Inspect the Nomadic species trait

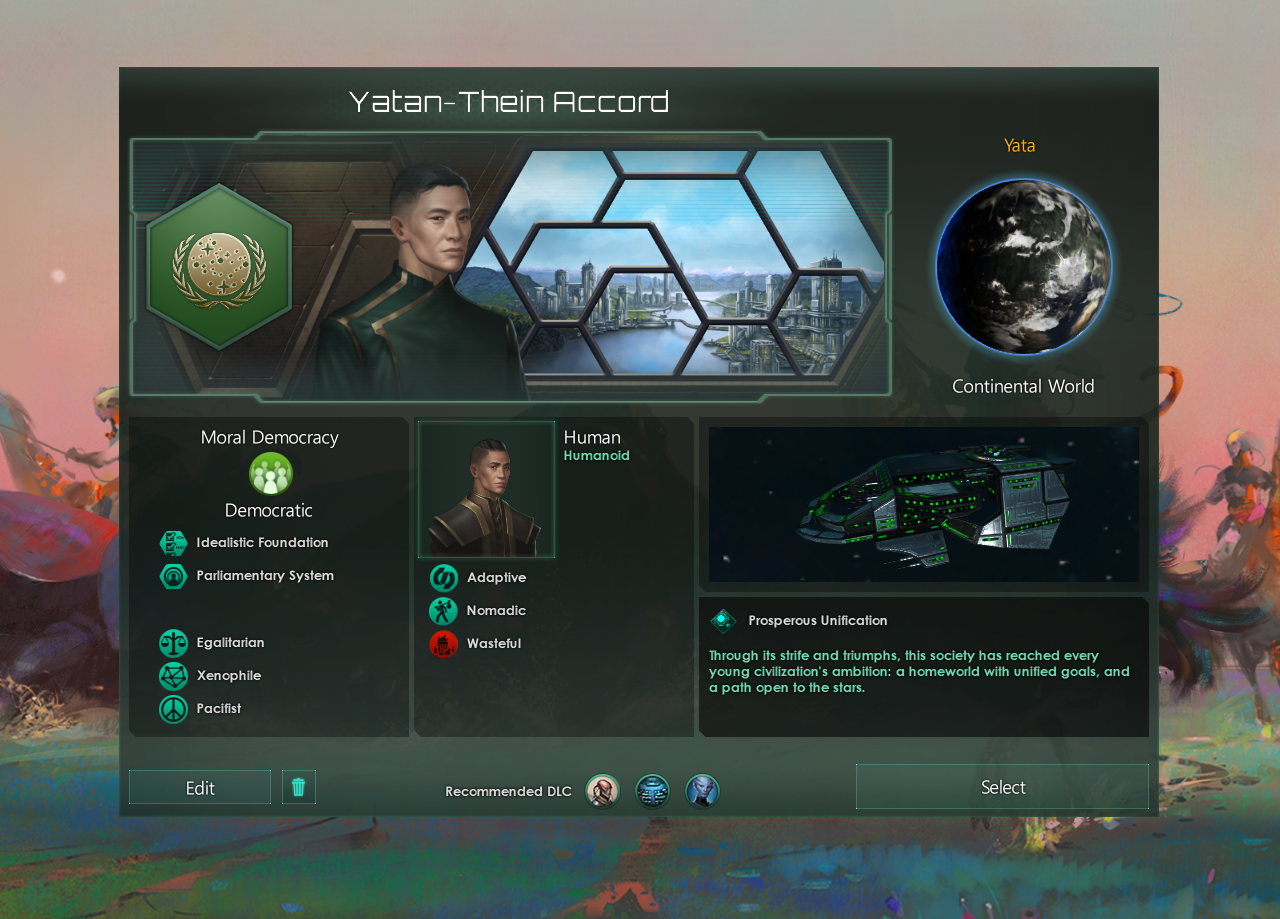444,611
